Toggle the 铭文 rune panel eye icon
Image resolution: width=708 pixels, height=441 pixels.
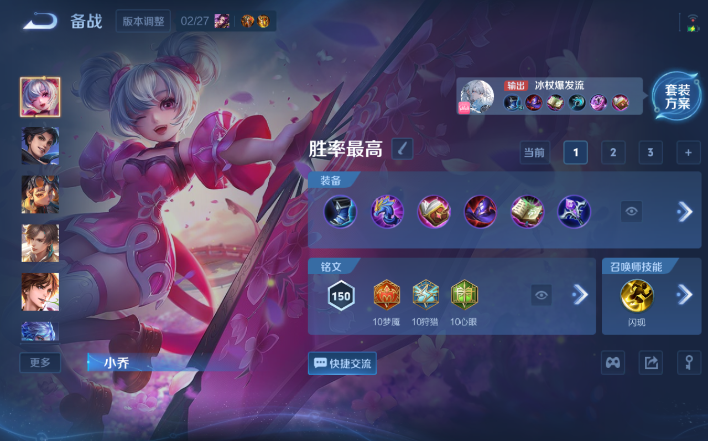coord(541,295)
